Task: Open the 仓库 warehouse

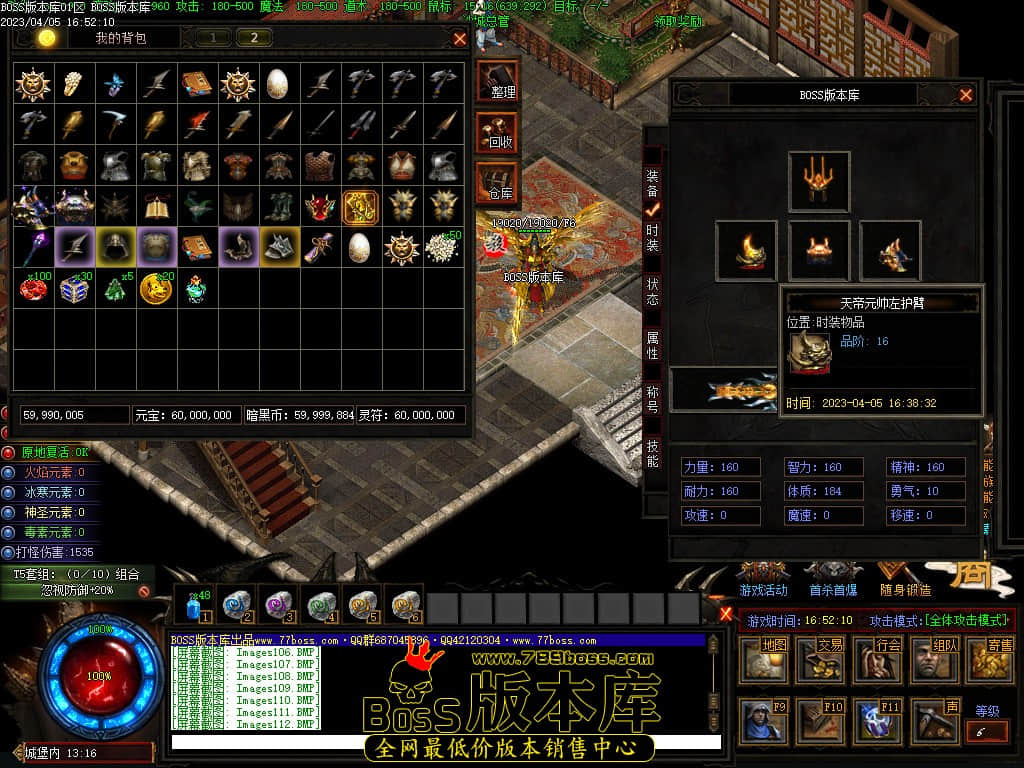Action: pos(498,181)
